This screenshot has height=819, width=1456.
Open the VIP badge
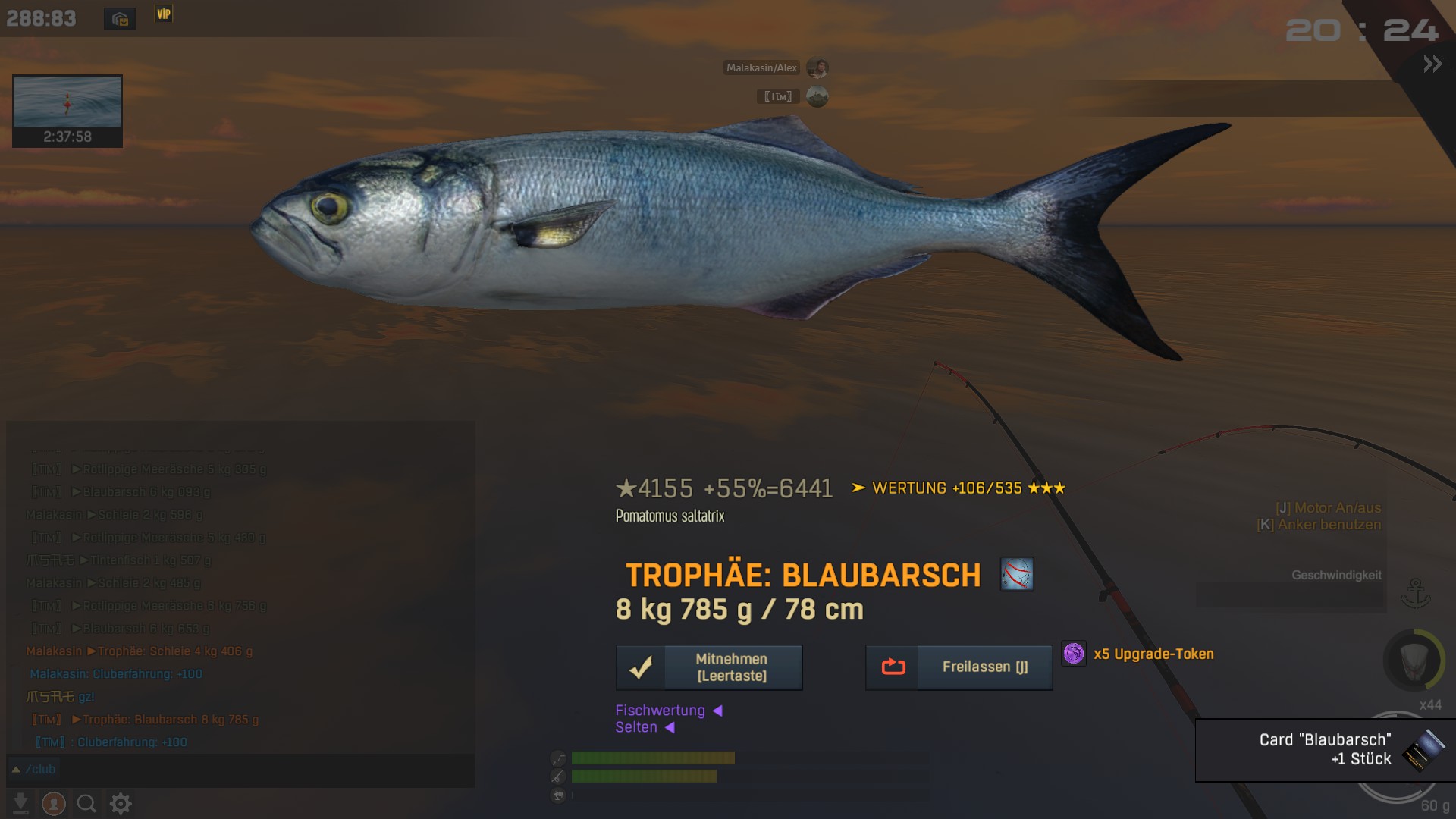[x=163, y=14]
